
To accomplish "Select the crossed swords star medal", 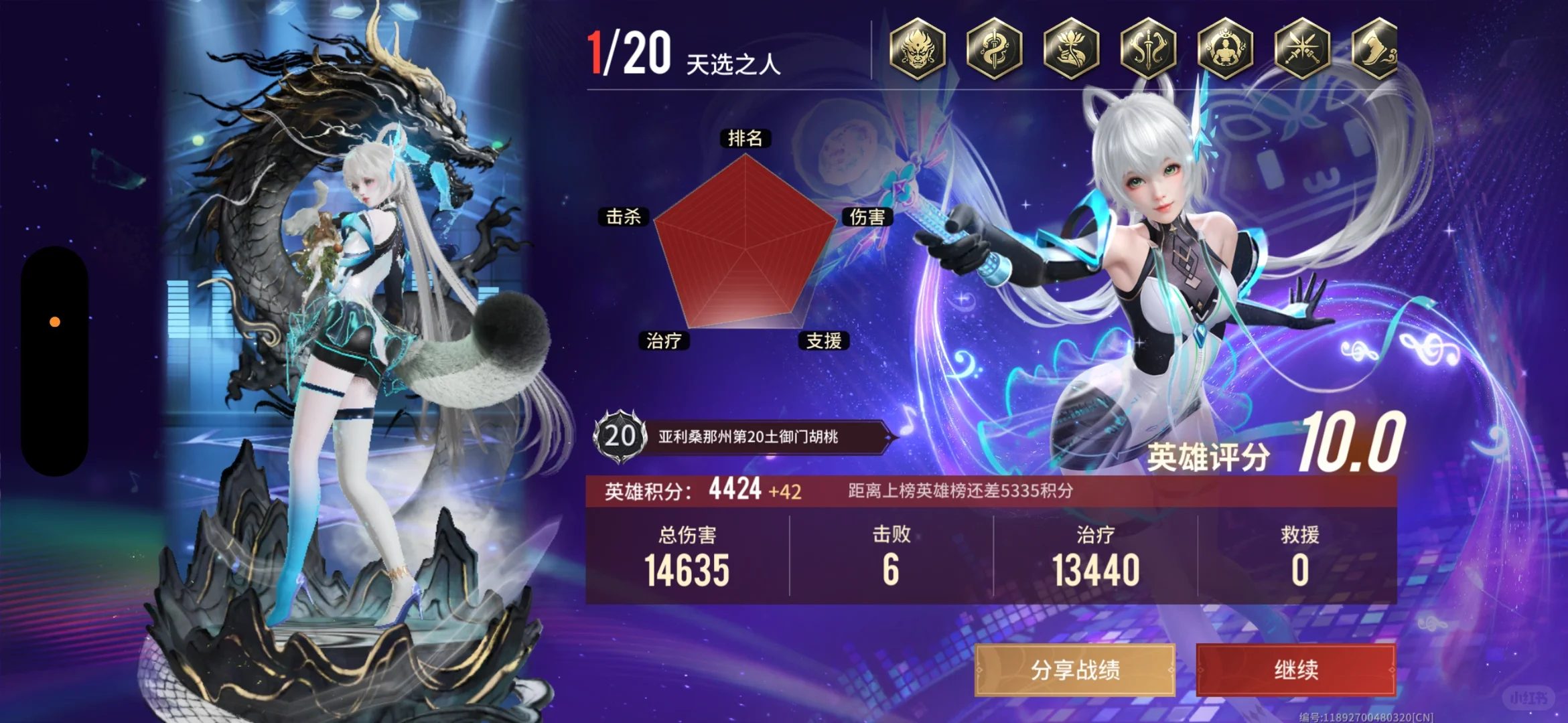I will [1303, 50].
